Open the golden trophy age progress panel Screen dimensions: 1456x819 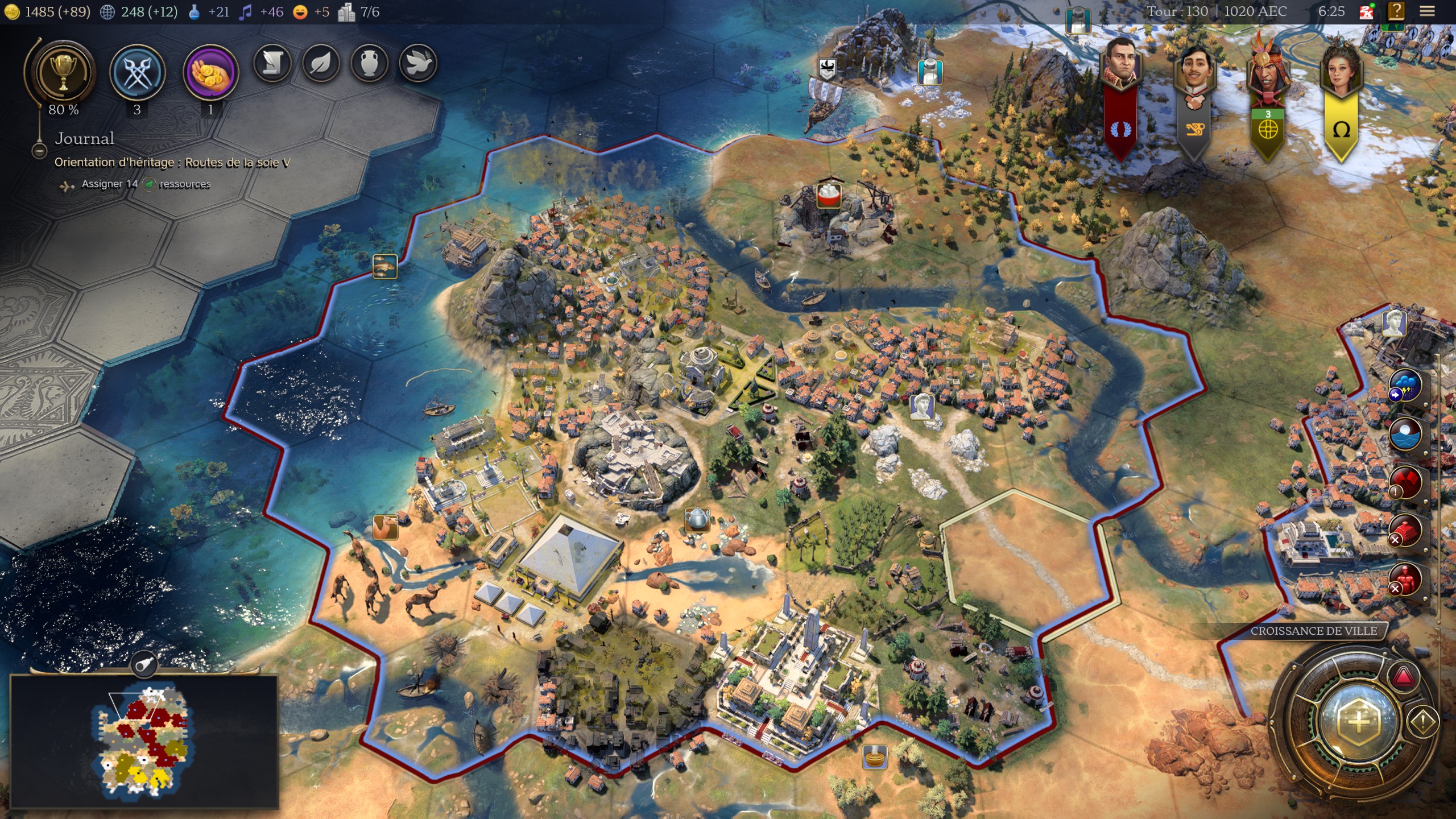click(x=63, y=73)
